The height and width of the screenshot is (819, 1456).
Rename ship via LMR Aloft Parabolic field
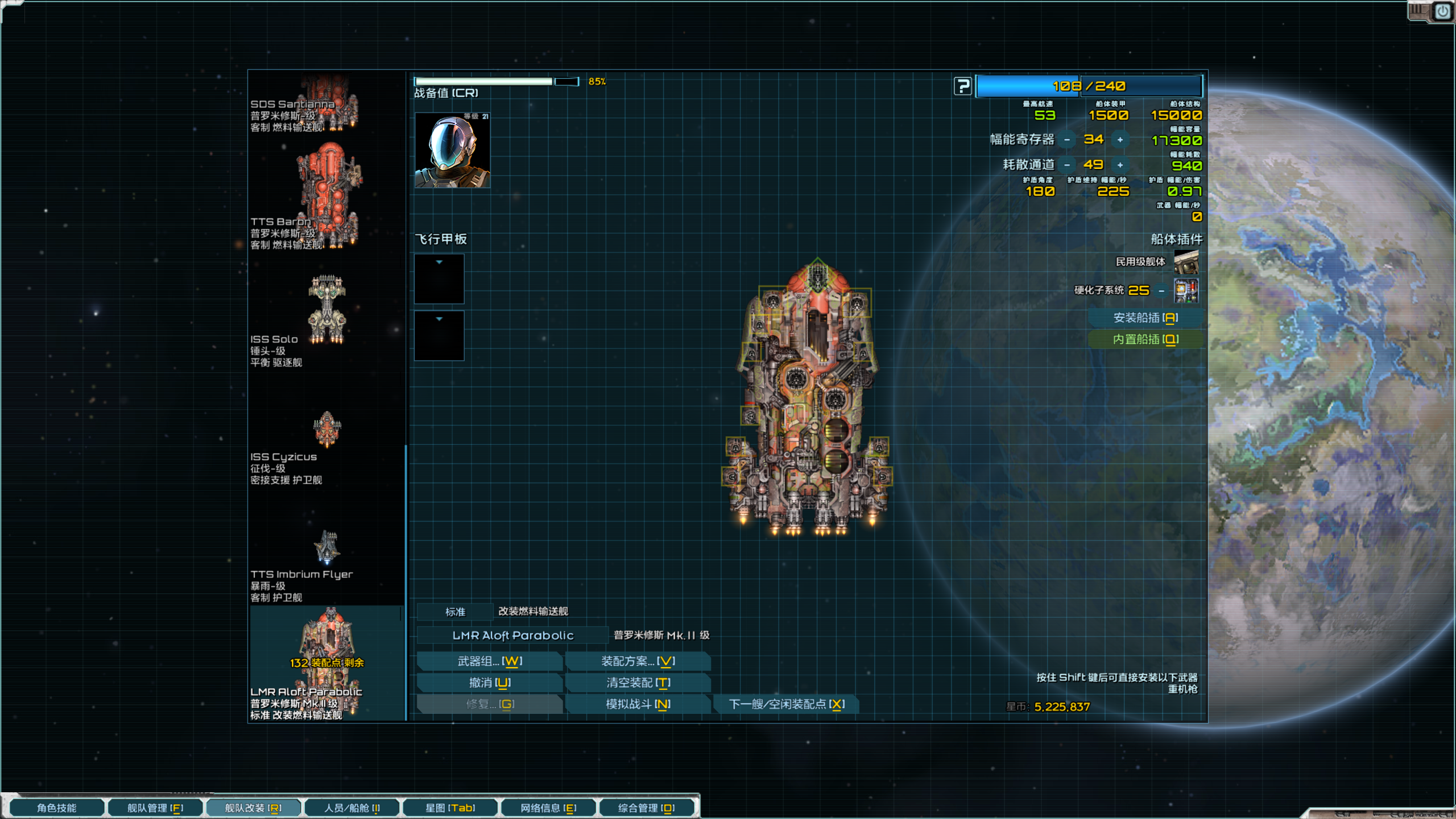tap(512, 635)
